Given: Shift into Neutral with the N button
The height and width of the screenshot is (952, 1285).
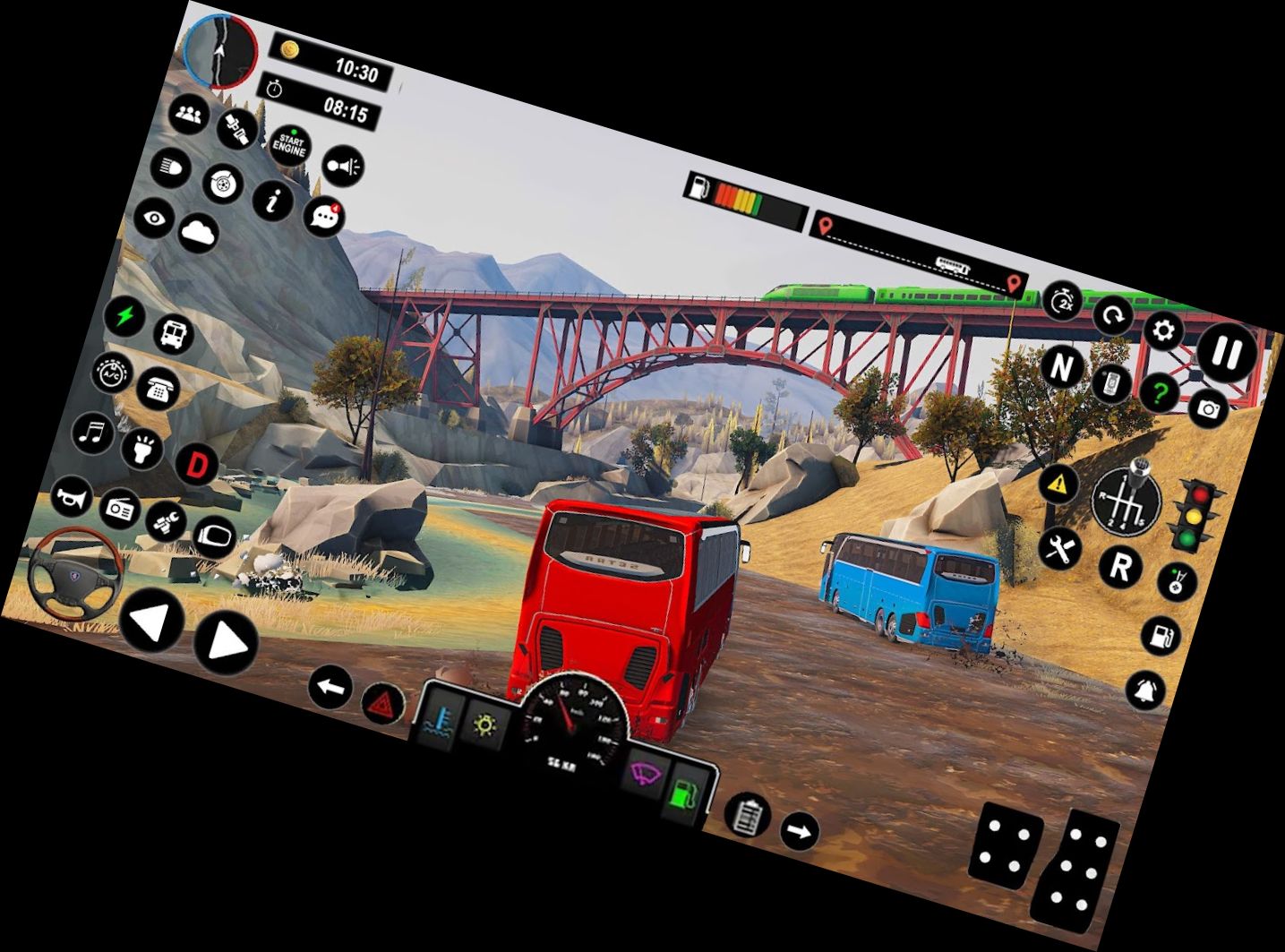Looking at the screenshot, I should pyautogui.click(x=1063, y=366).
